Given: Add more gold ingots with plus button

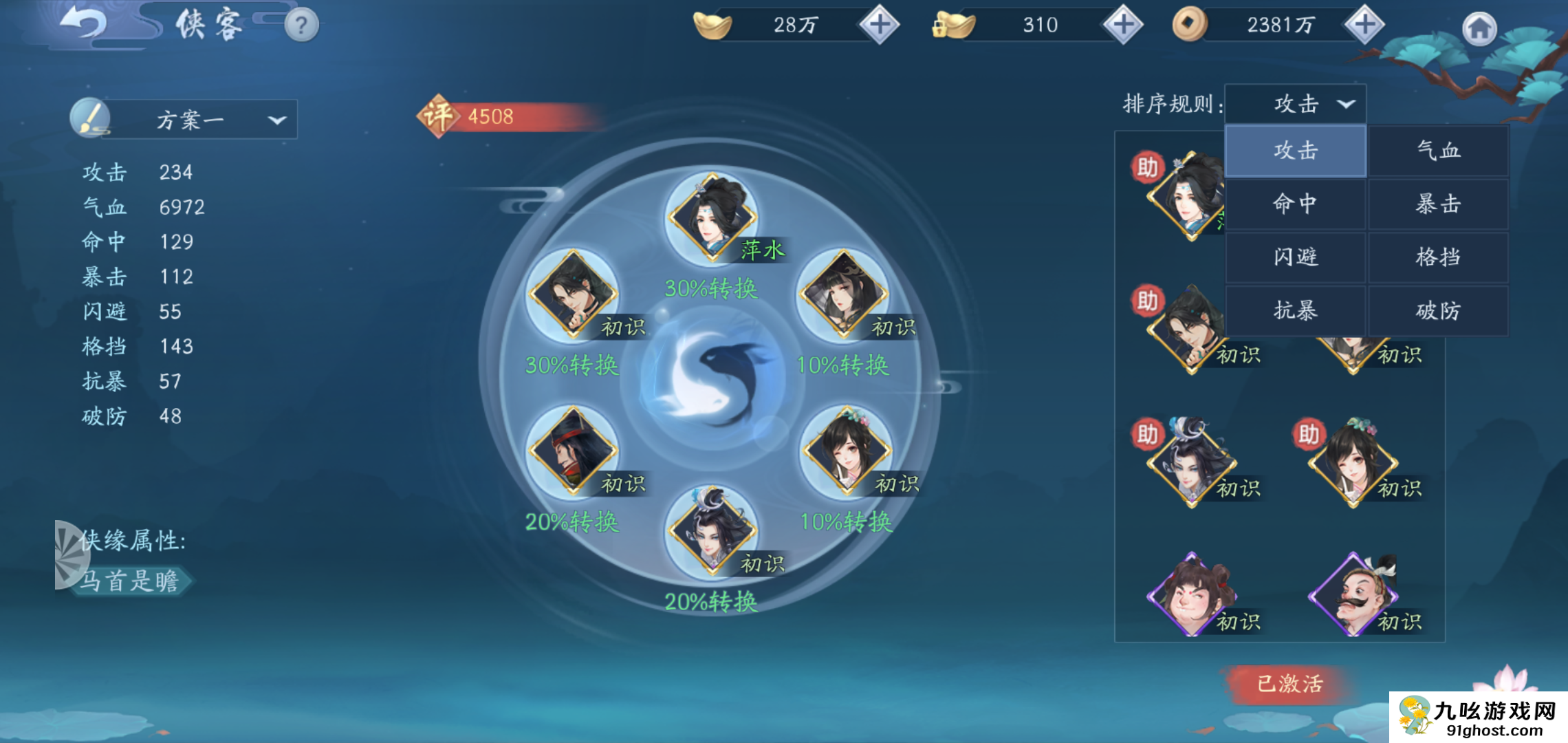Looking at the screenshot, I should tap(879, 25).
